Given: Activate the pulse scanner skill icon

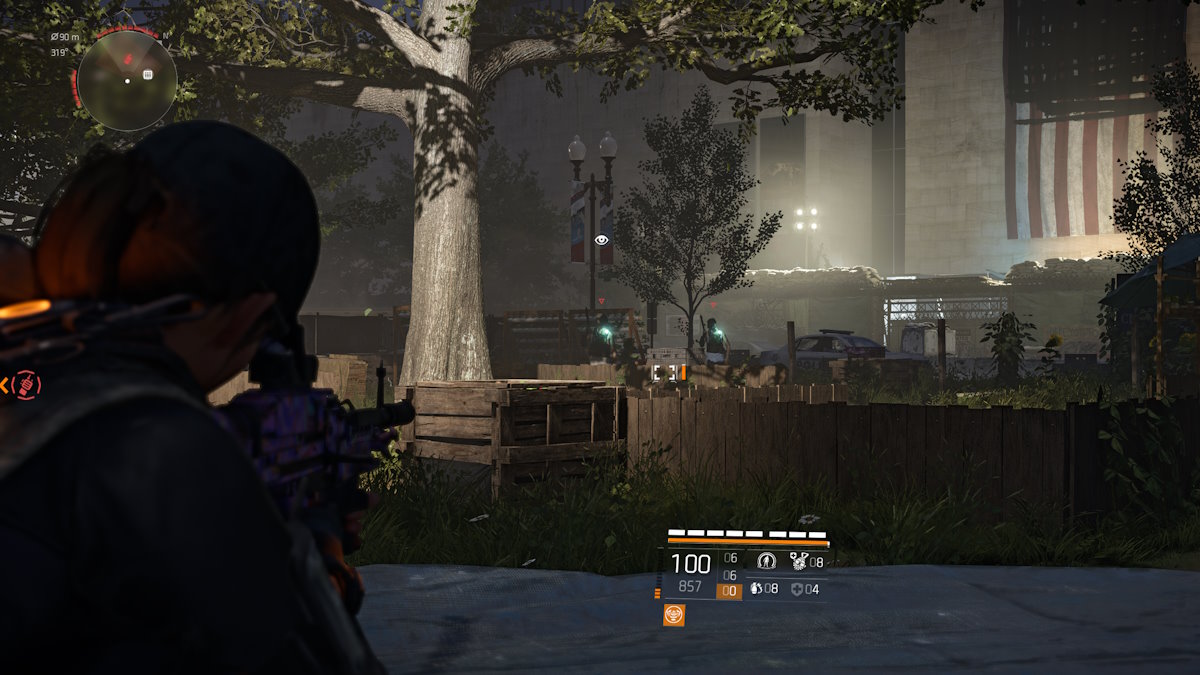Looking at the screenshot, I should (767, 560).
